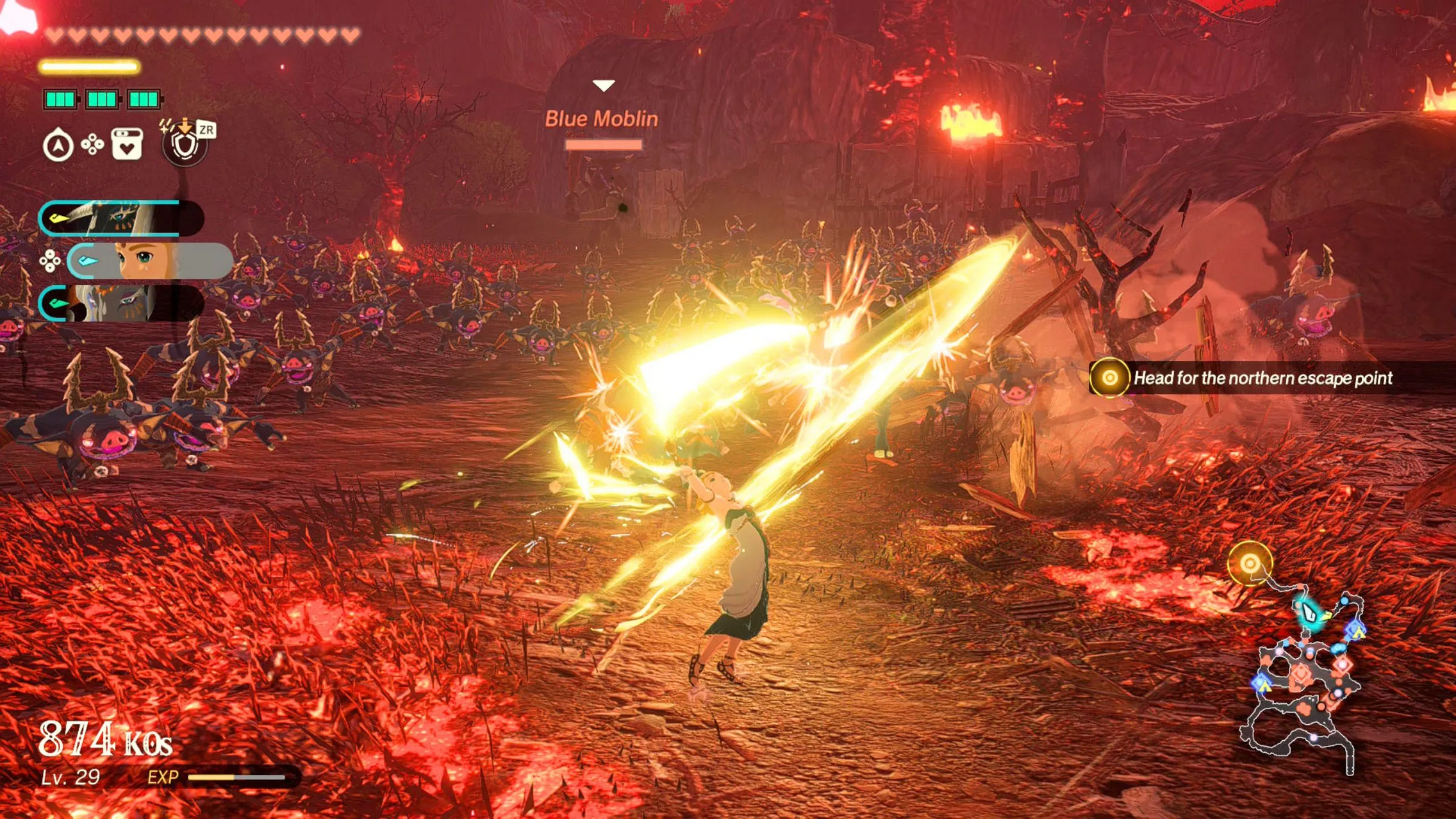Click the player arrow on the minimap

[1309, 613]
